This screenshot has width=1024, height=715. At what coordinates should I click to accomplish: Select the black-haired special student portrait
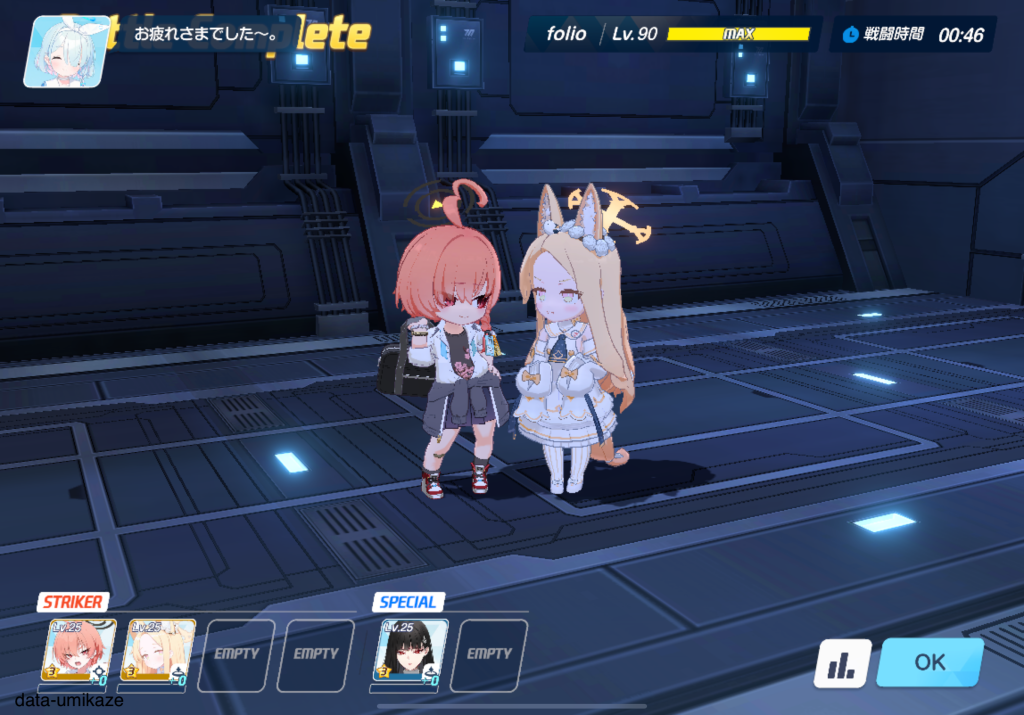tap(410, 652)
